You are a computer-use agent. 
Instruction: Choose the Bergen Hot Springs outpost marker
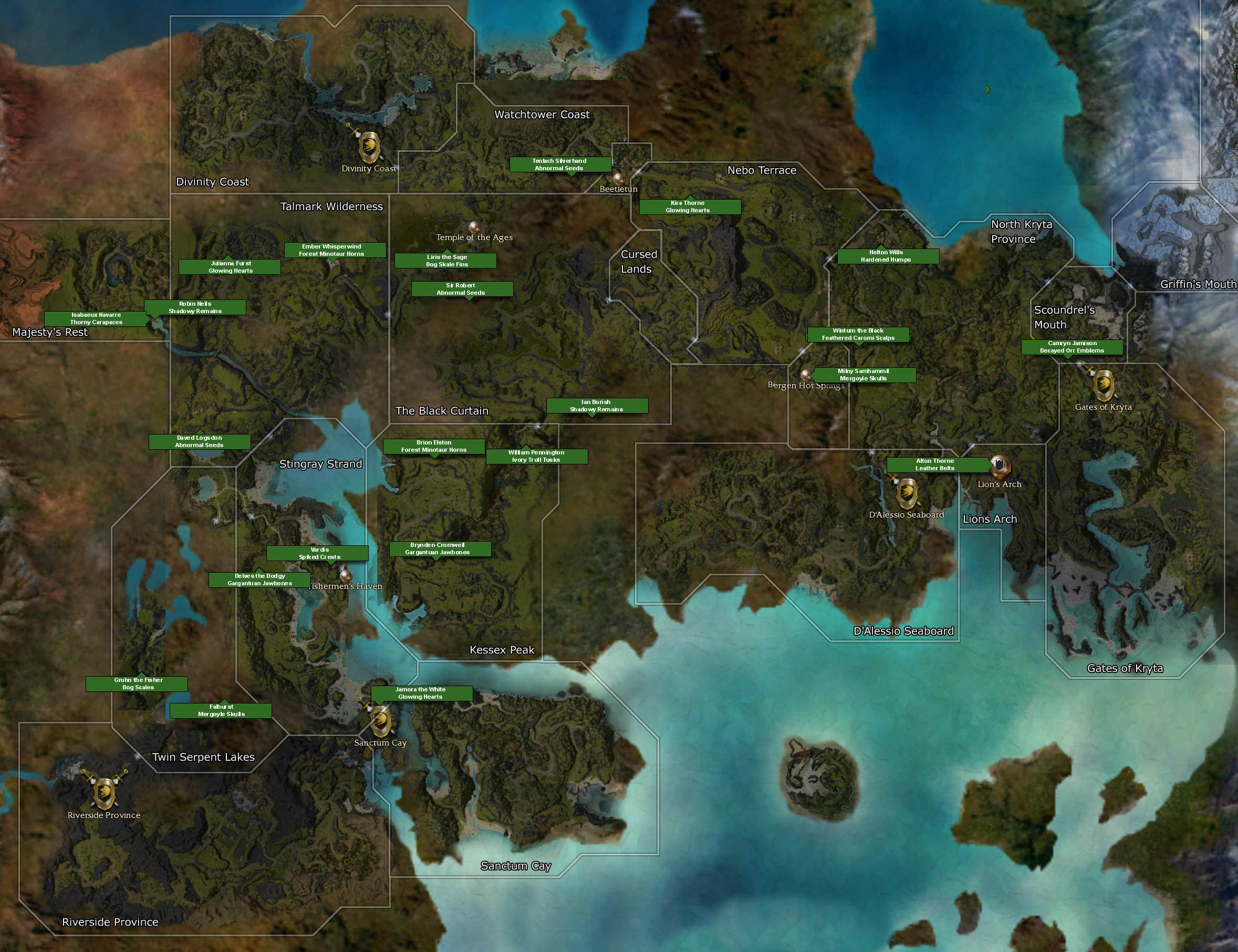click(806, 374)
